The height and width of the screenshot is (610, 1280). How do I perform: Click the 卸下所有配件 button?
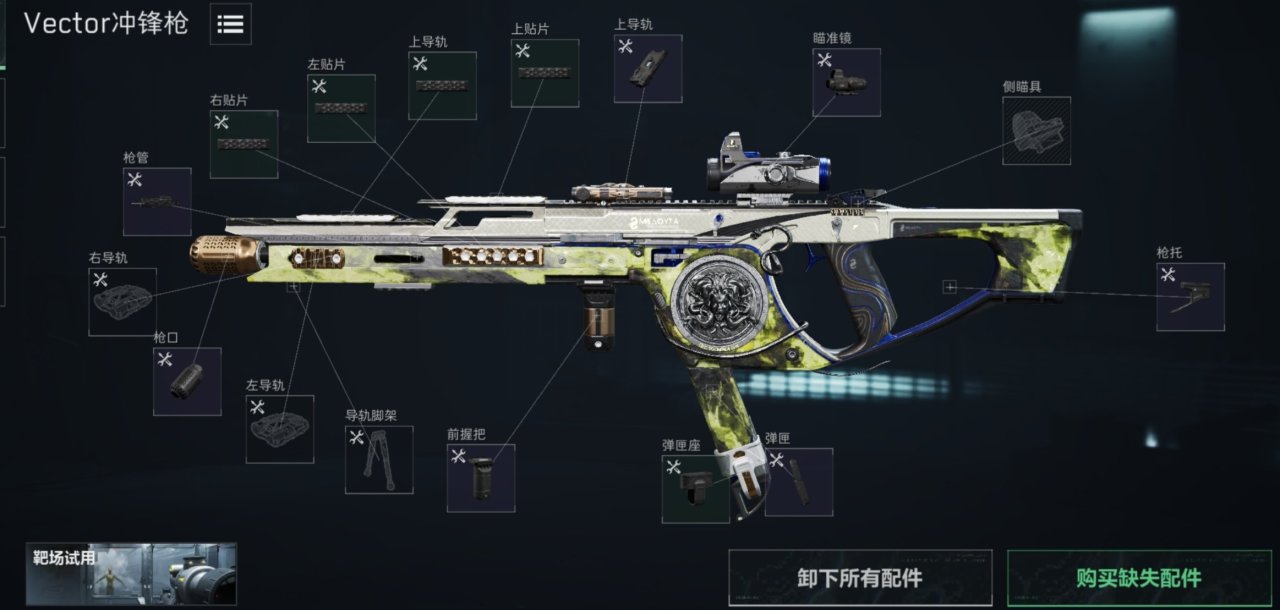coord(860,578)
